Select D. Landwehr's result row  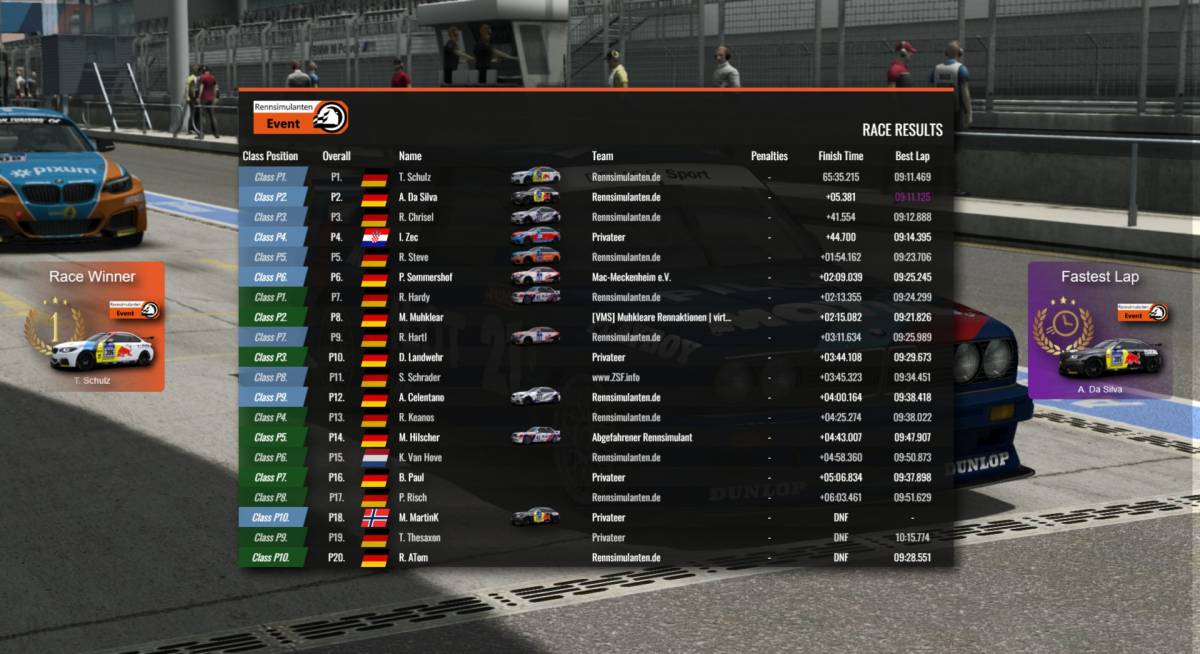[595, 357]
